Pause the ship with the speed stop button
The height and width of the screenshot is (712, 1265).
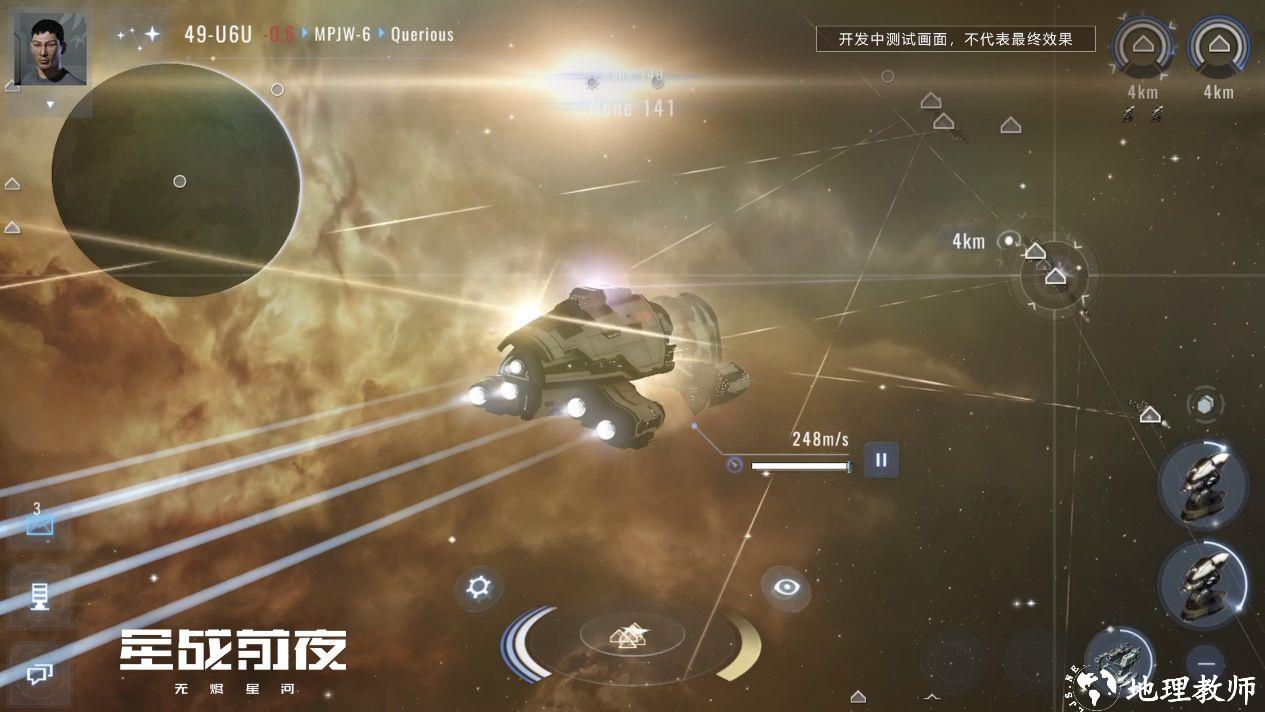(881, 460)
